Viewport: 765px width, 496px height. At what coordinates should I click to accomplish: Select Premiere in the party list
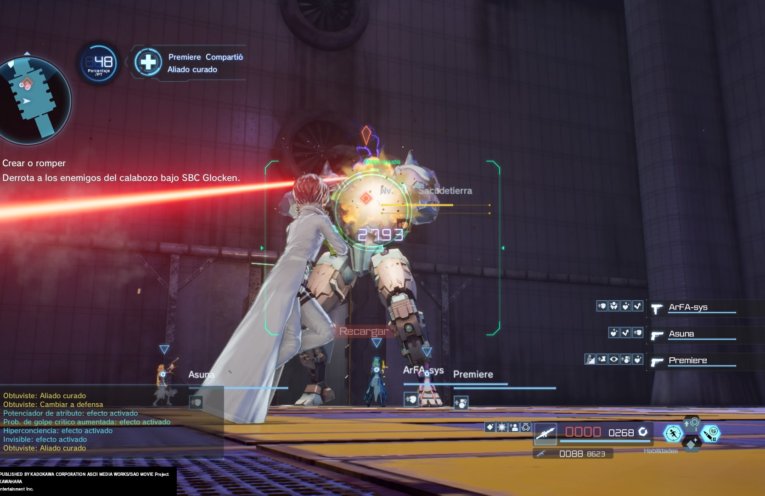click(x=688, y=360)
